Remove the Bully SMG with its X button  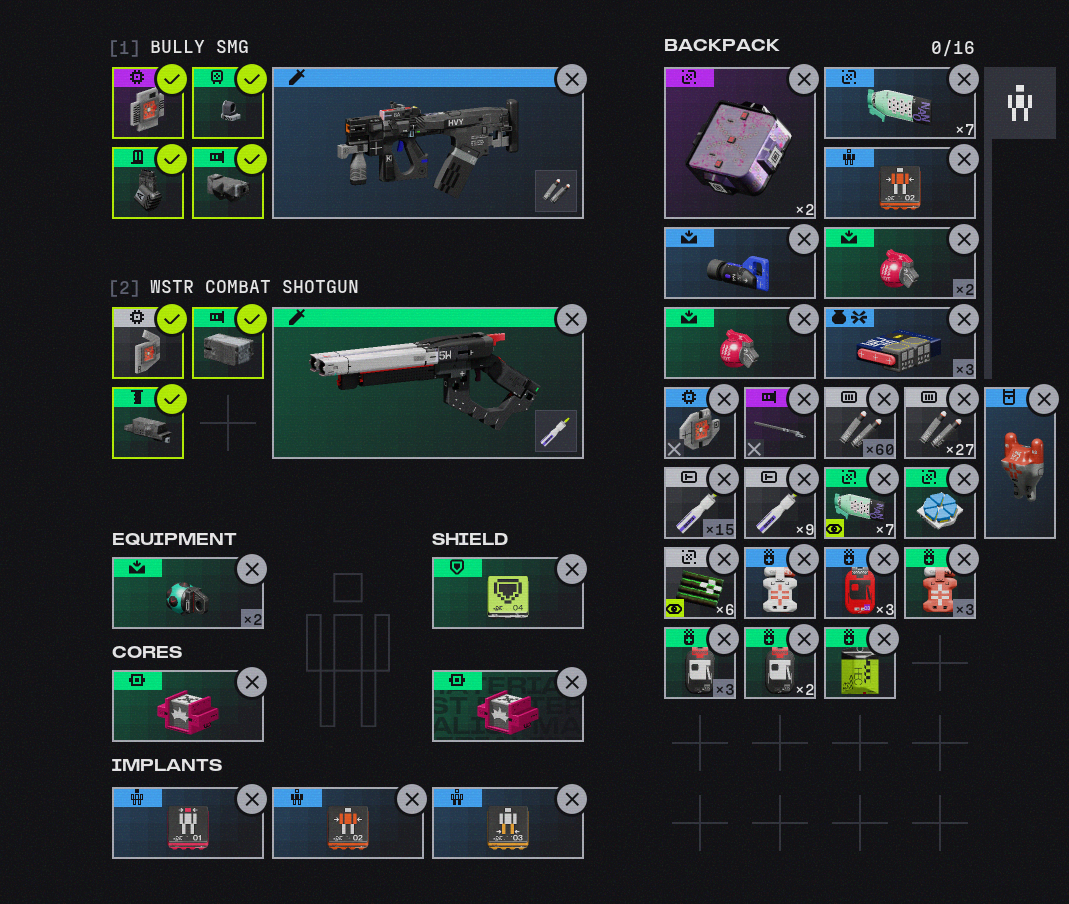pyautogui.click(x=571, y=80)
